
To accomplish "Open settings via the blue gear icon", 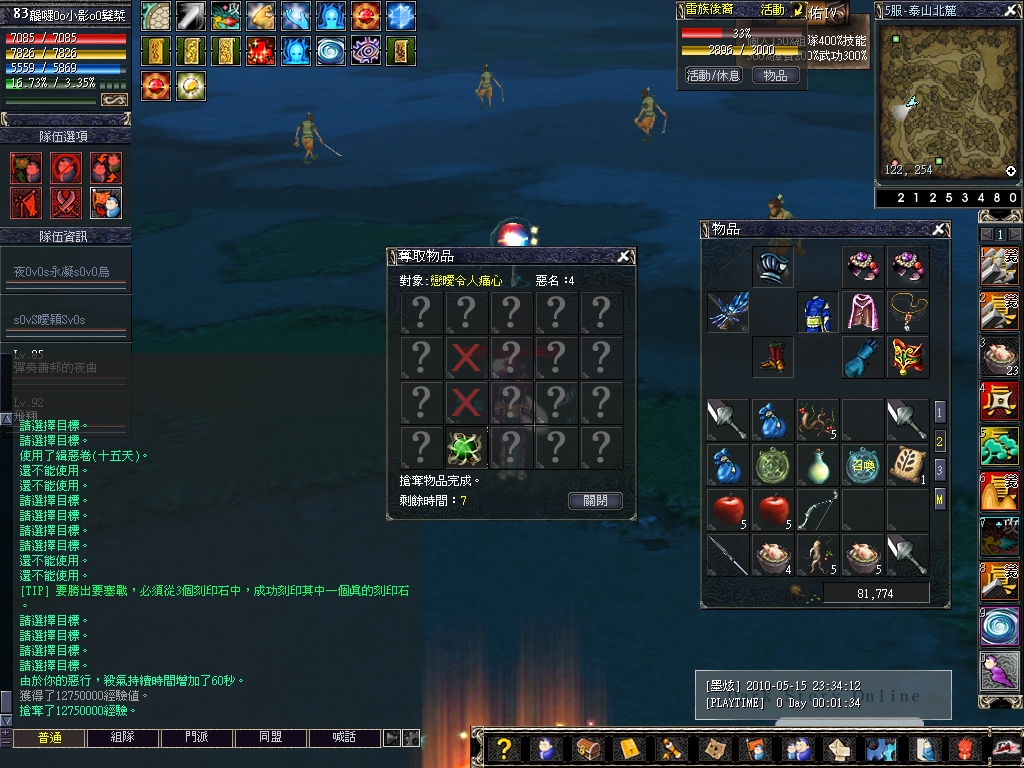I will point(880,748).
